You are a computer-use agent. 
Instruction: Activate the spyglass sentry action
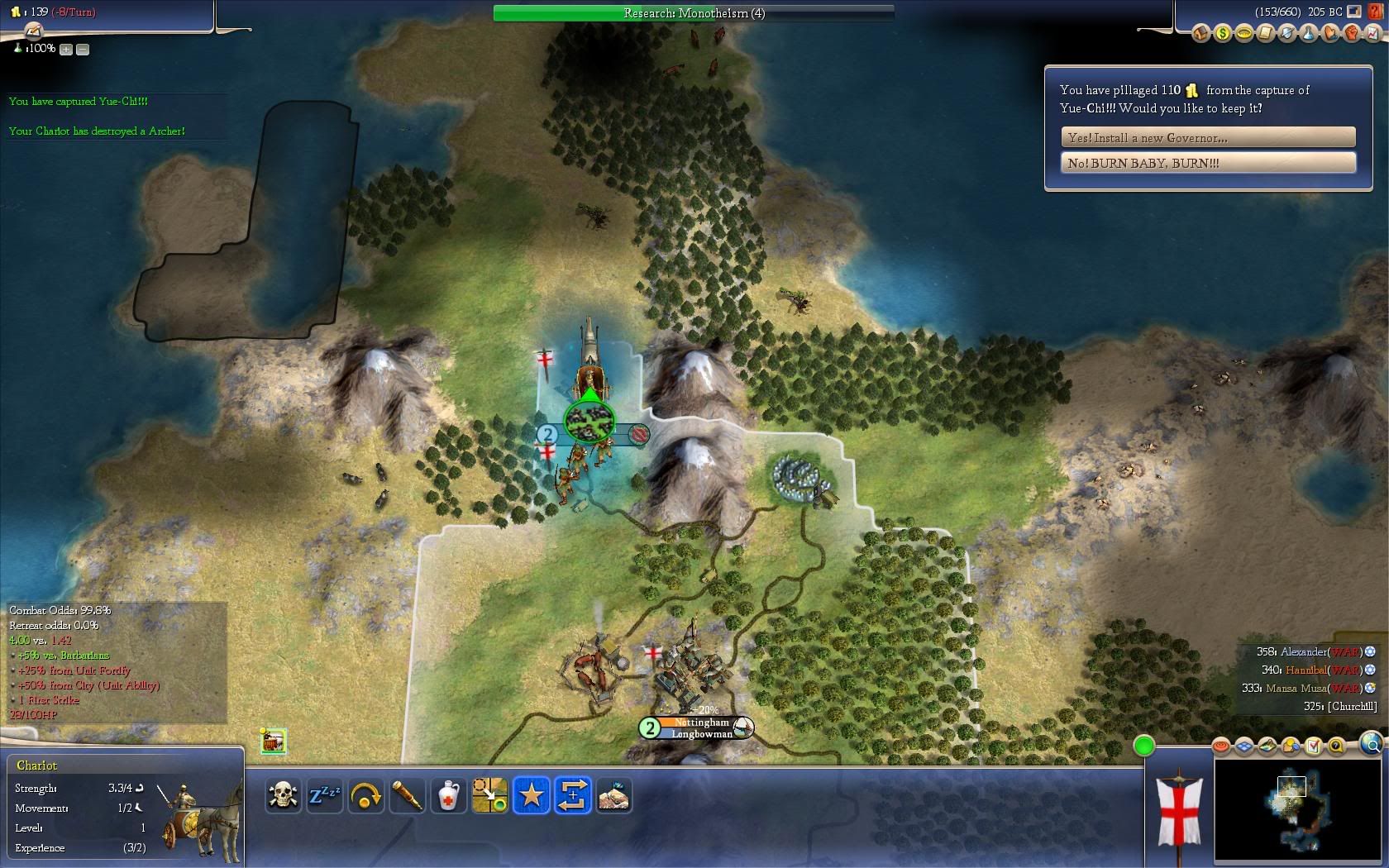tap(407, 795)
